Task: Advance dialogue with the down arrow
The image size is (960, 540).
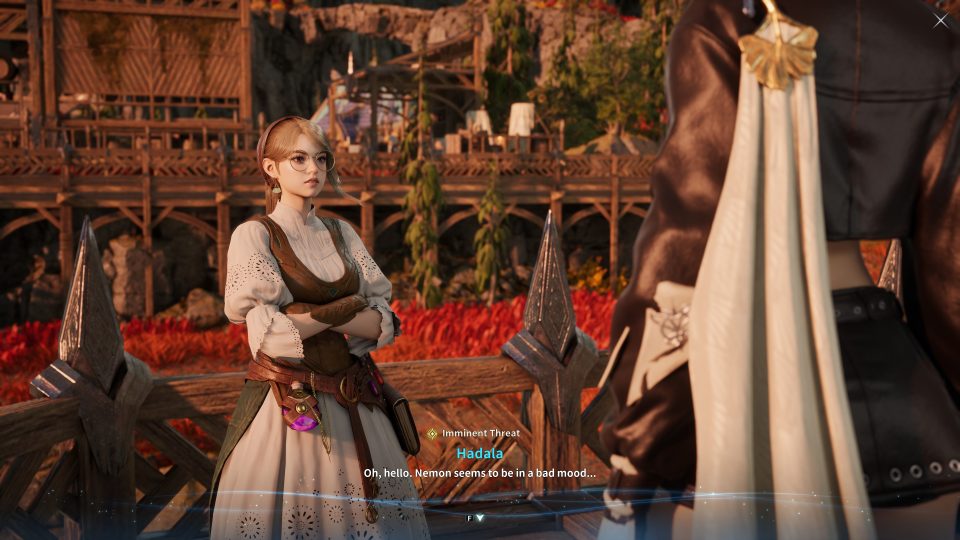Action: point(480,518)
